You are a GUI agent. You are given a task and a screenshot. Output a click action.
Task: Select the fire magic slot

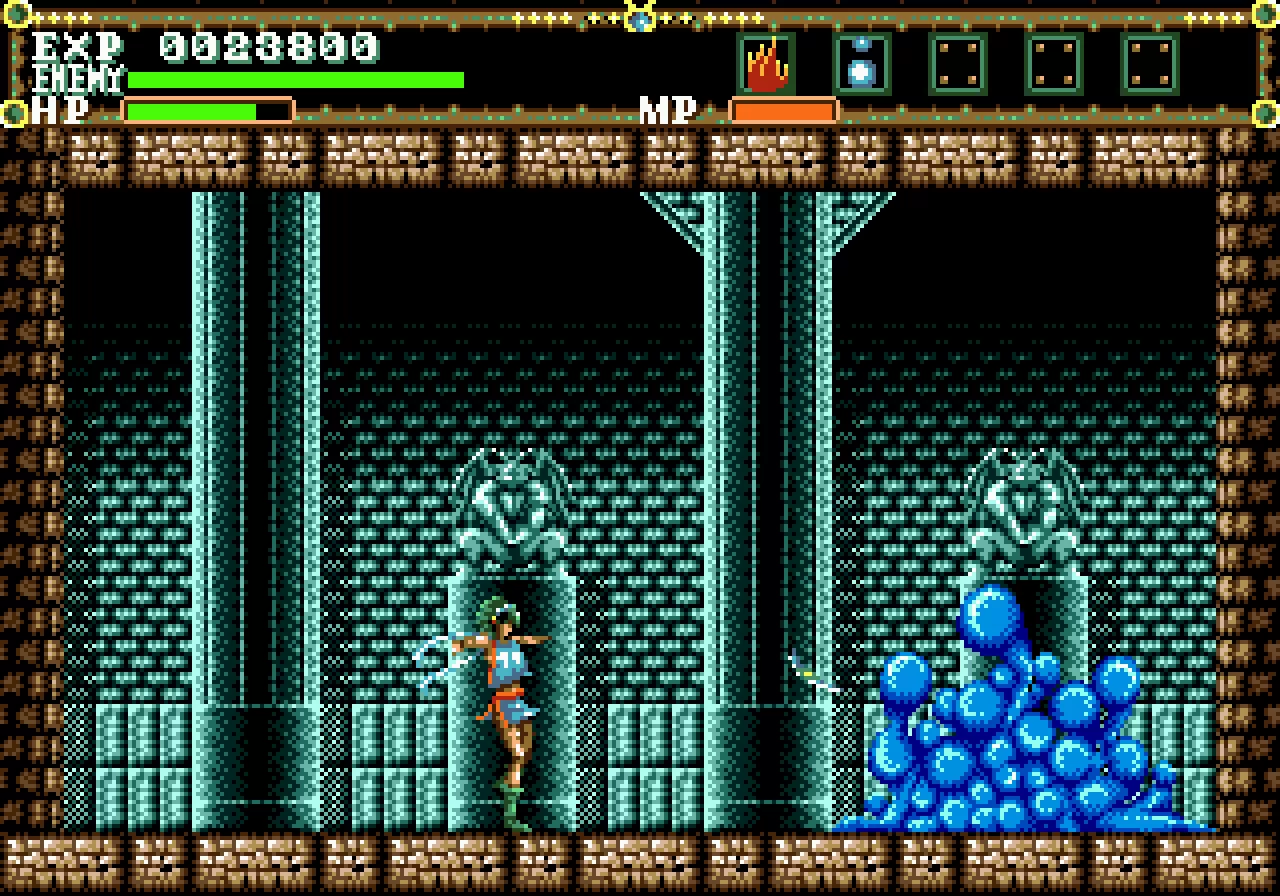point(766,64)
